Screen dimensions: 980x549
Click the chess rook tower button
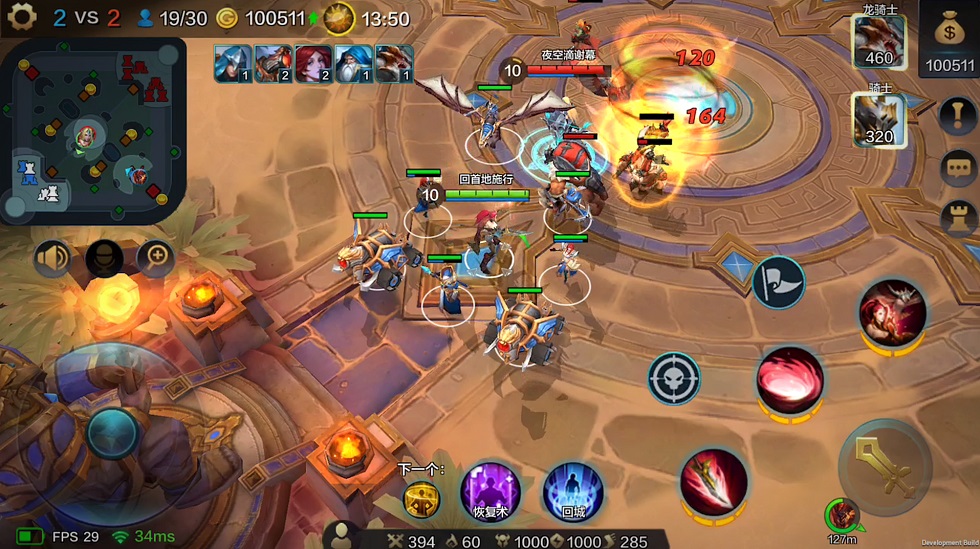(x=958, y=218)
